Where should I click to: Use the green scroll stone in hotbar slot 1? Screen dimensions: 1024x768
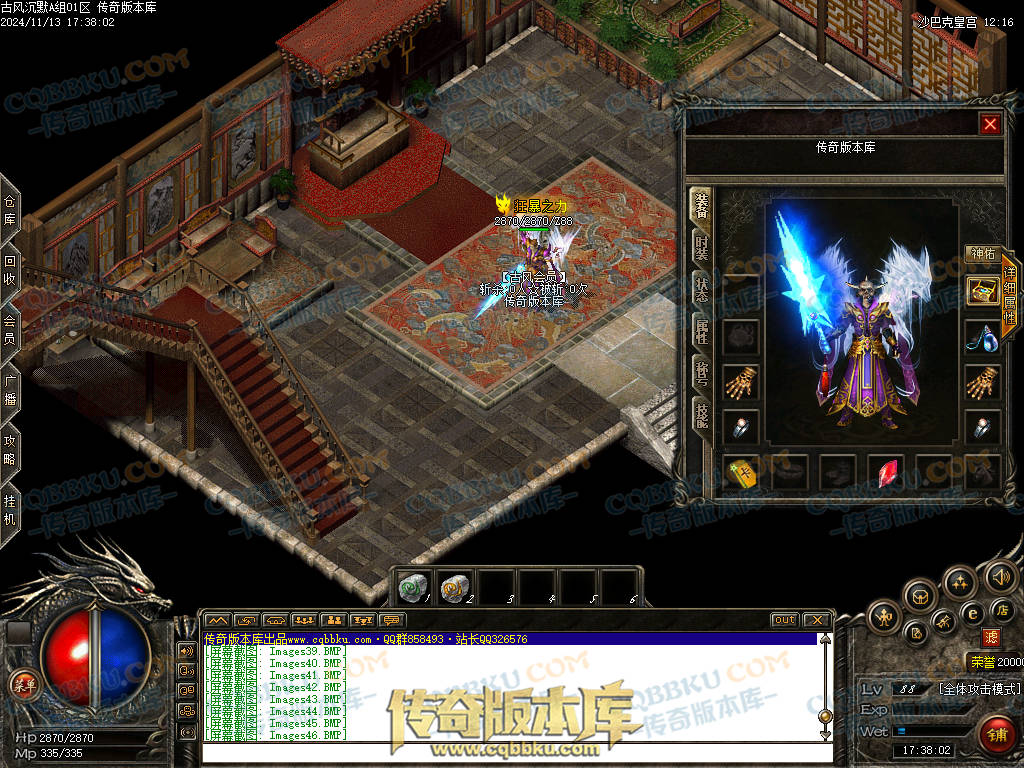tap(413, 588)
